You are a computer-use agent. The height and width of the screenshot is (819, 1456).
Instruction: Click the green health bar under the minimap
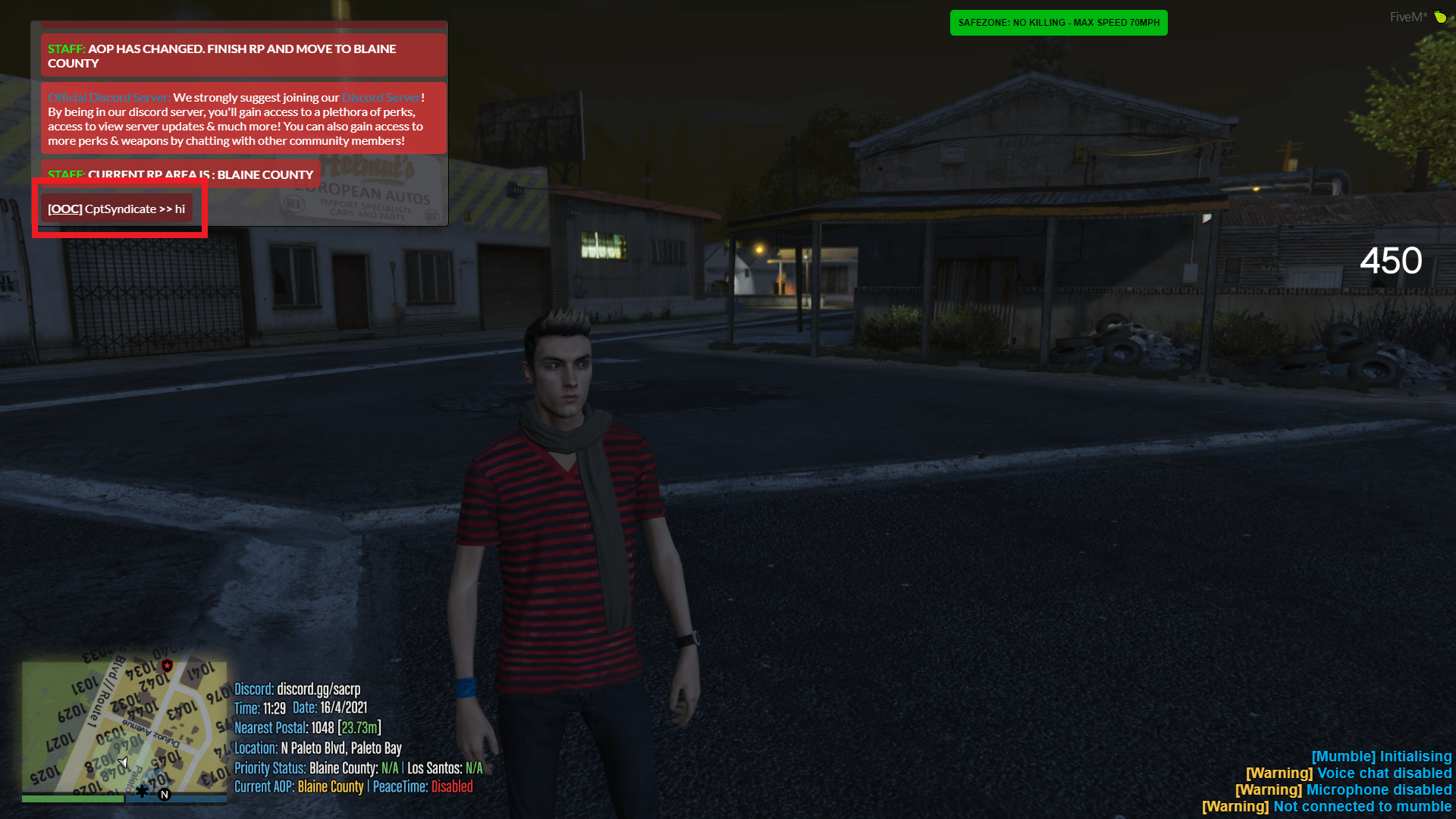[72, 799]
